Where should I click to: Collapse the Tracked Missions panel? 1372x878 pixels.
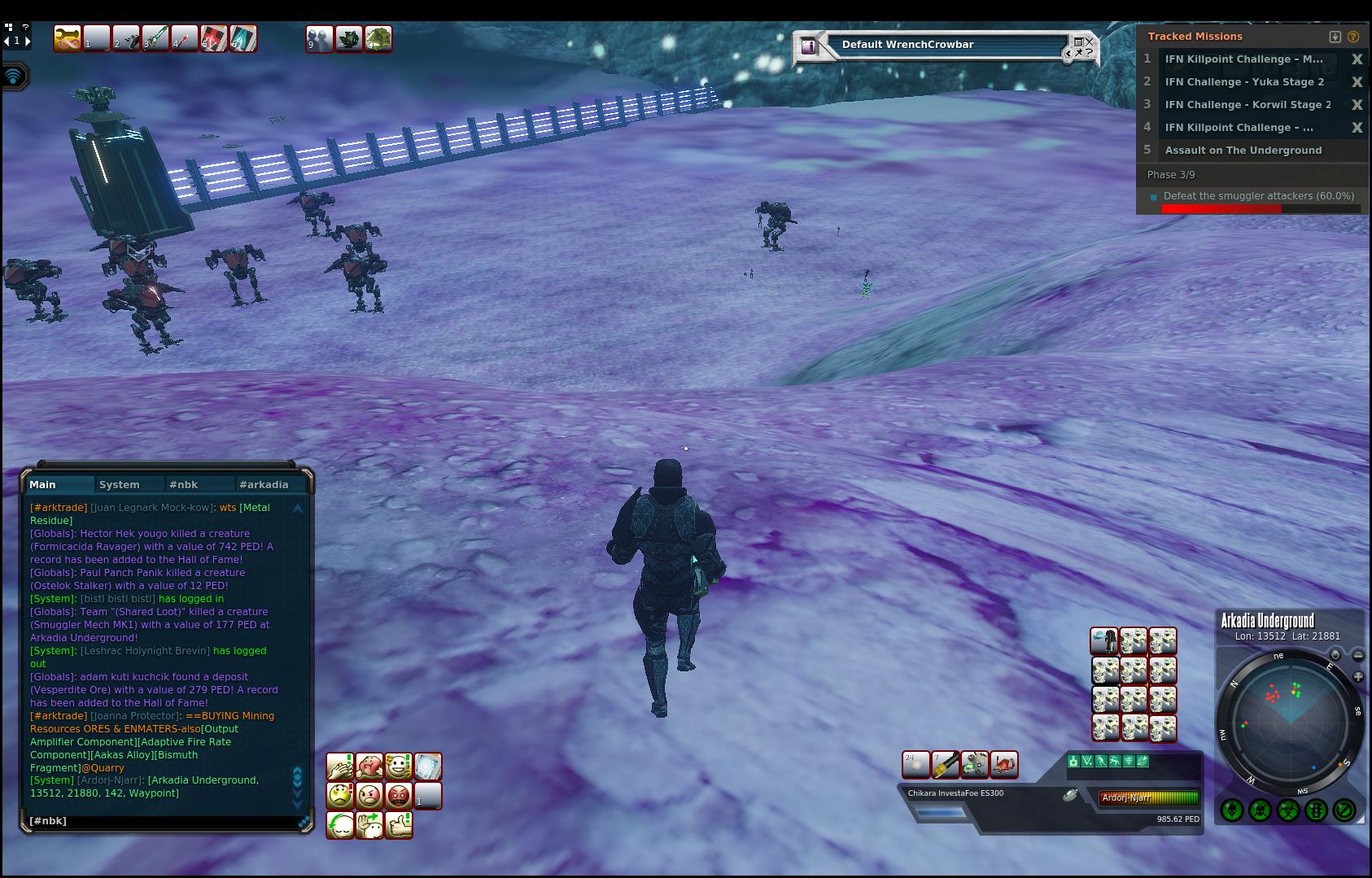click(x=1335, y=37)
